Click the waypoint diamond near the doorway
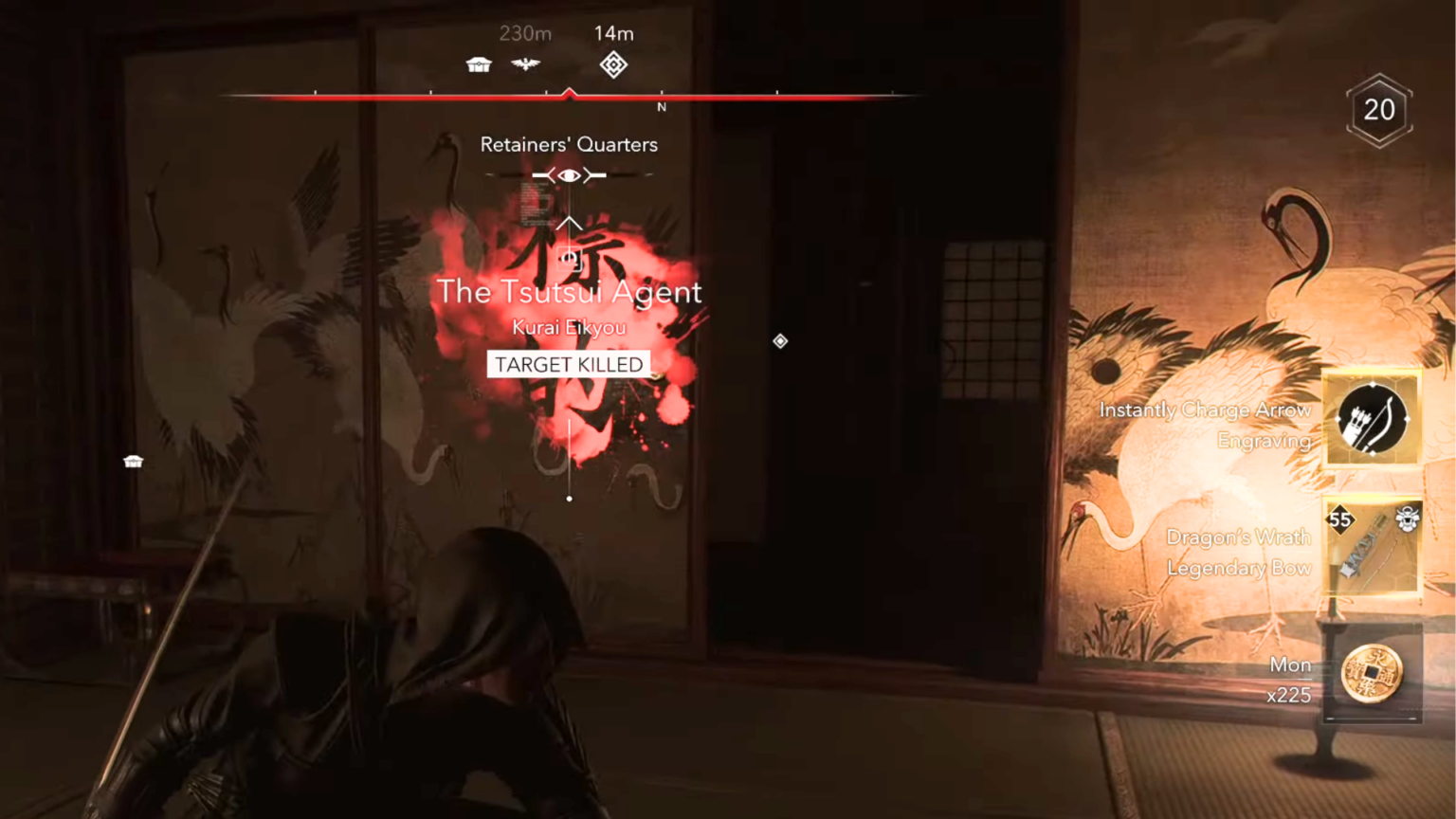The image size is (1456, 819). click(780, 341)
